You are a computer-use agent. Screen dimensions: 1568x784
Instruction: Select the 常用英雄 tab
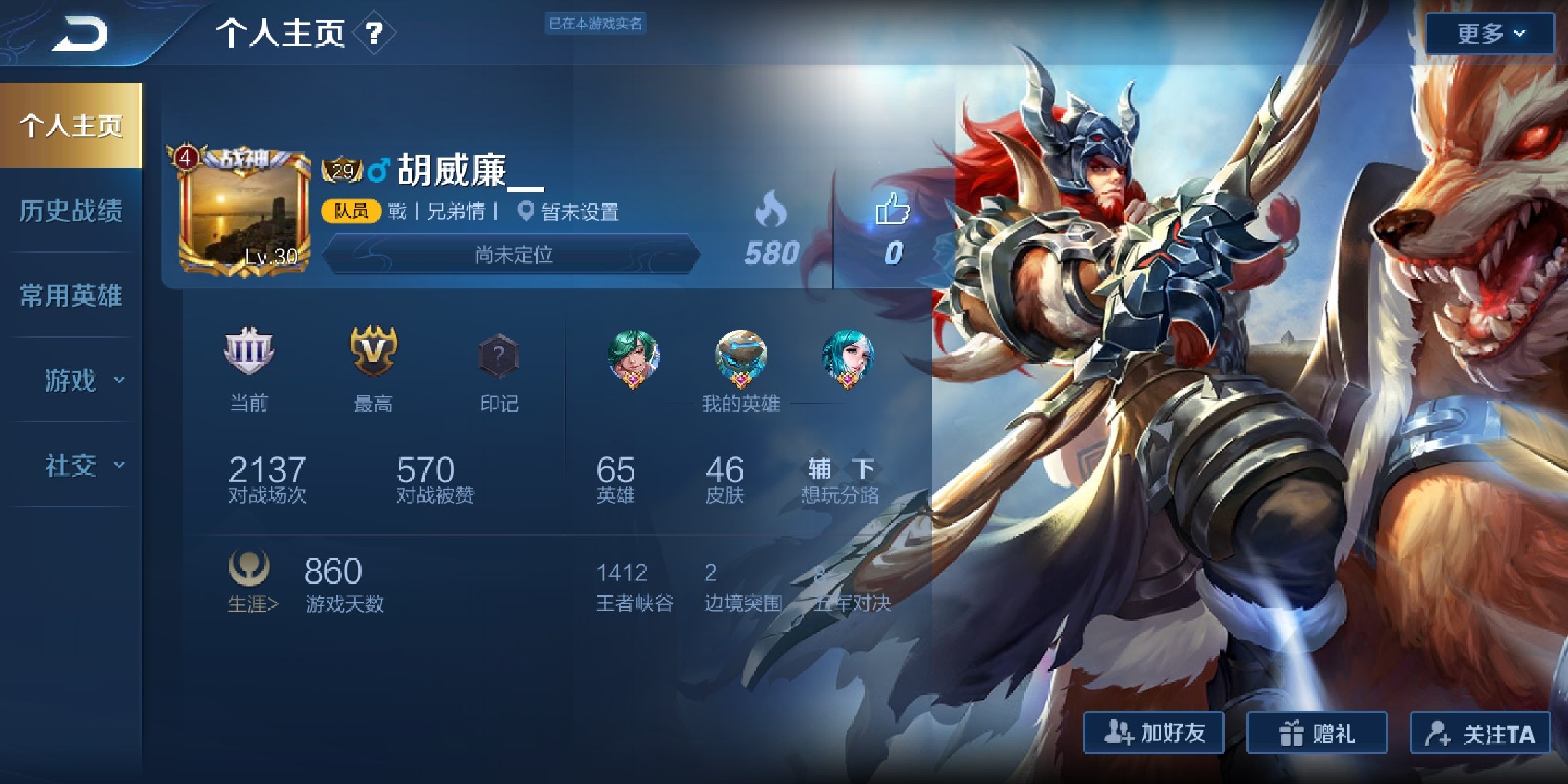[70, 295]
